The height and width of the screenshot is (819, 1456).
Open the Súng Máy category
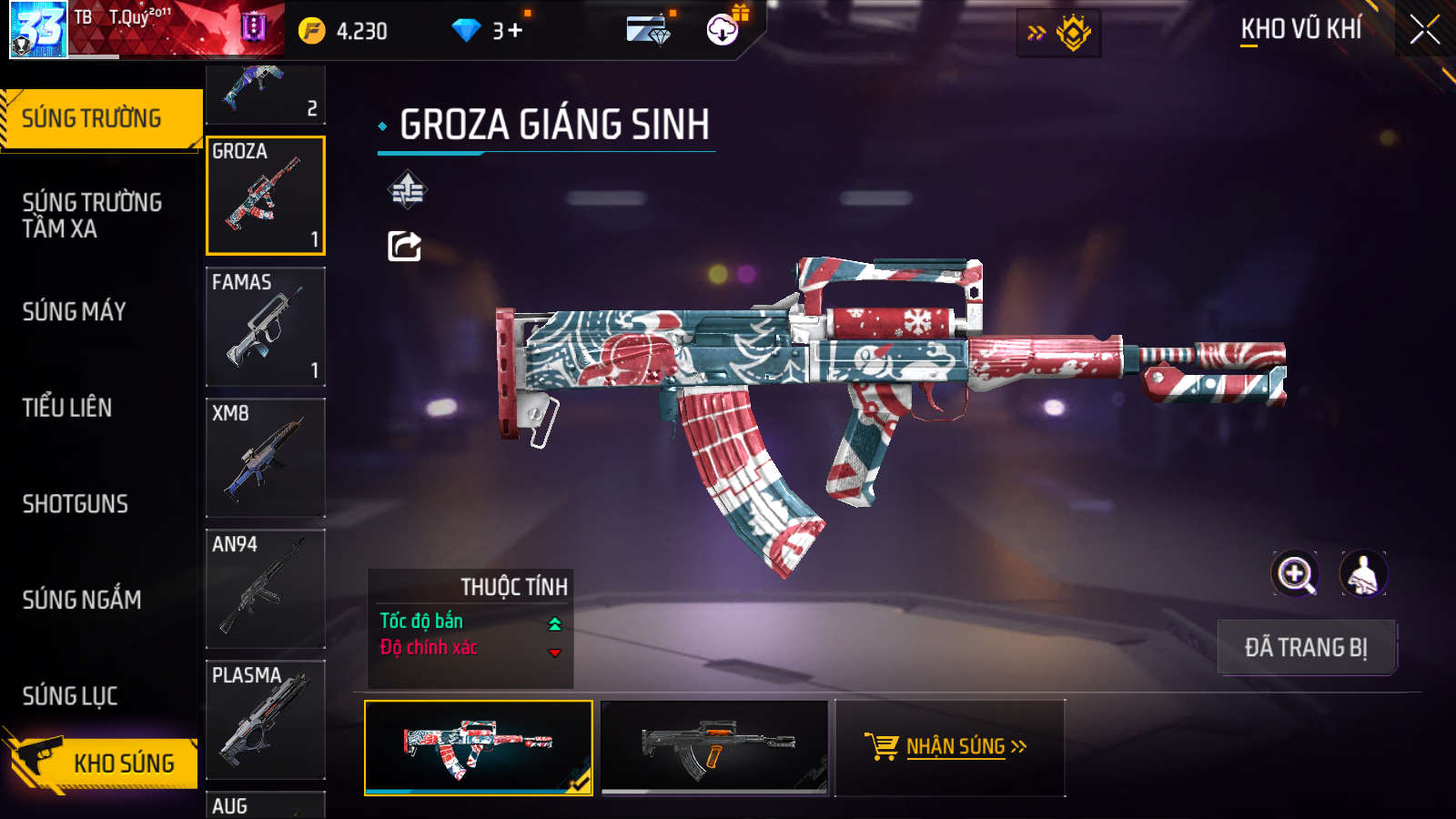tap(75, 312)
